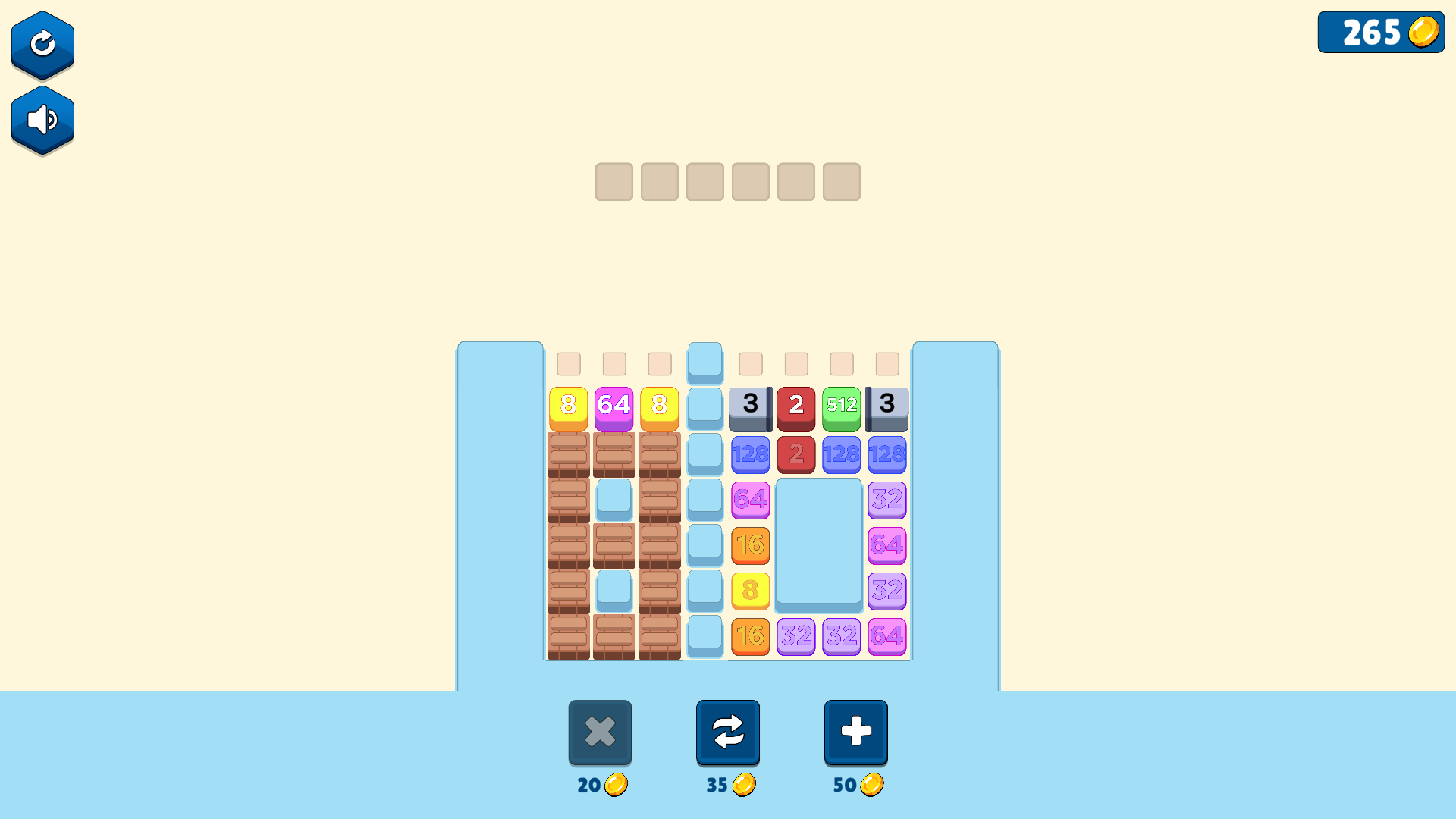Mute the game sound
The image size is (1456, 819).
(x=42, y=120)
